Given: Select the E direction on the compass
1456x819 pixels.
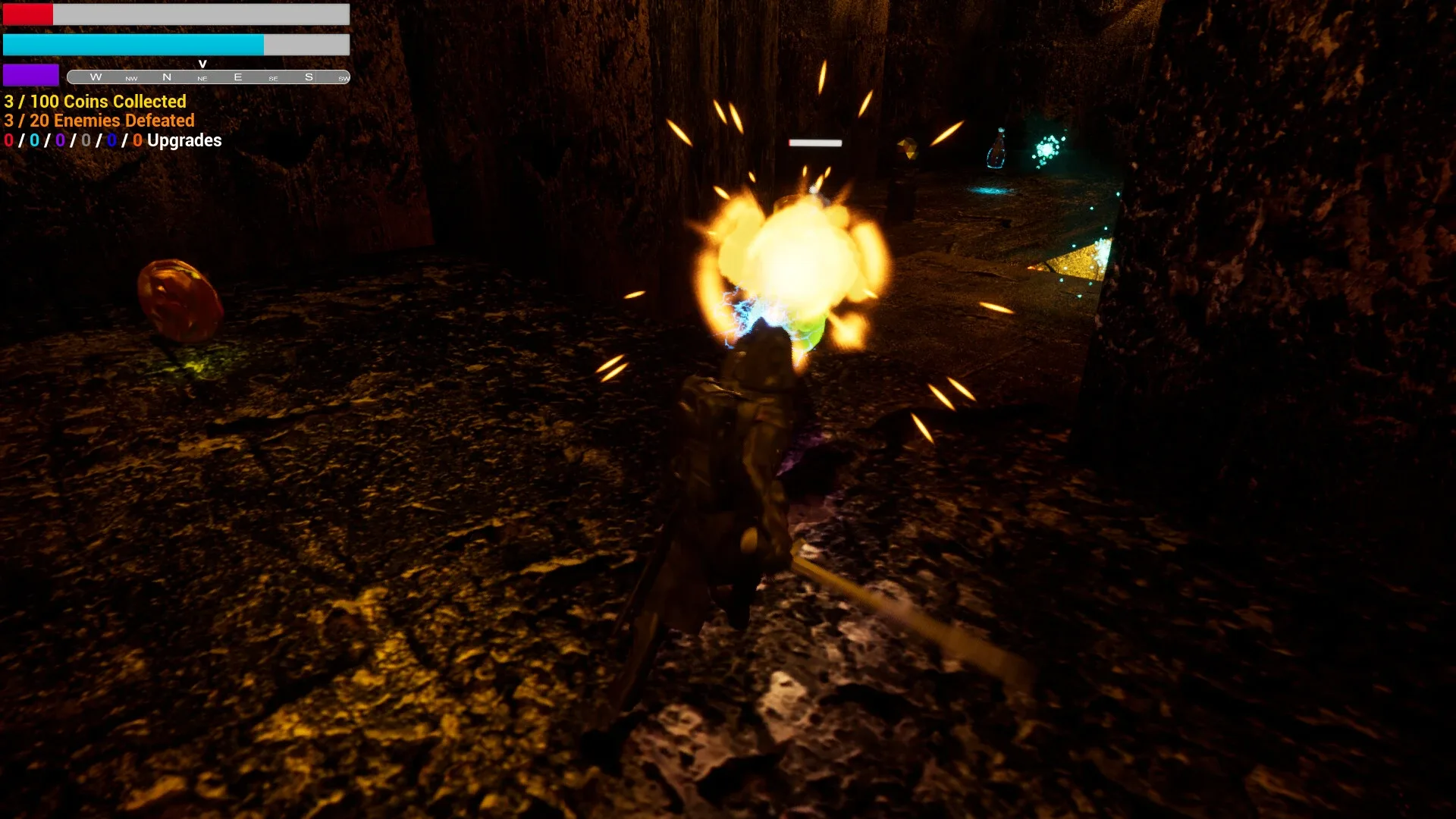Looking at the screenshot, I should click(237, 77).
